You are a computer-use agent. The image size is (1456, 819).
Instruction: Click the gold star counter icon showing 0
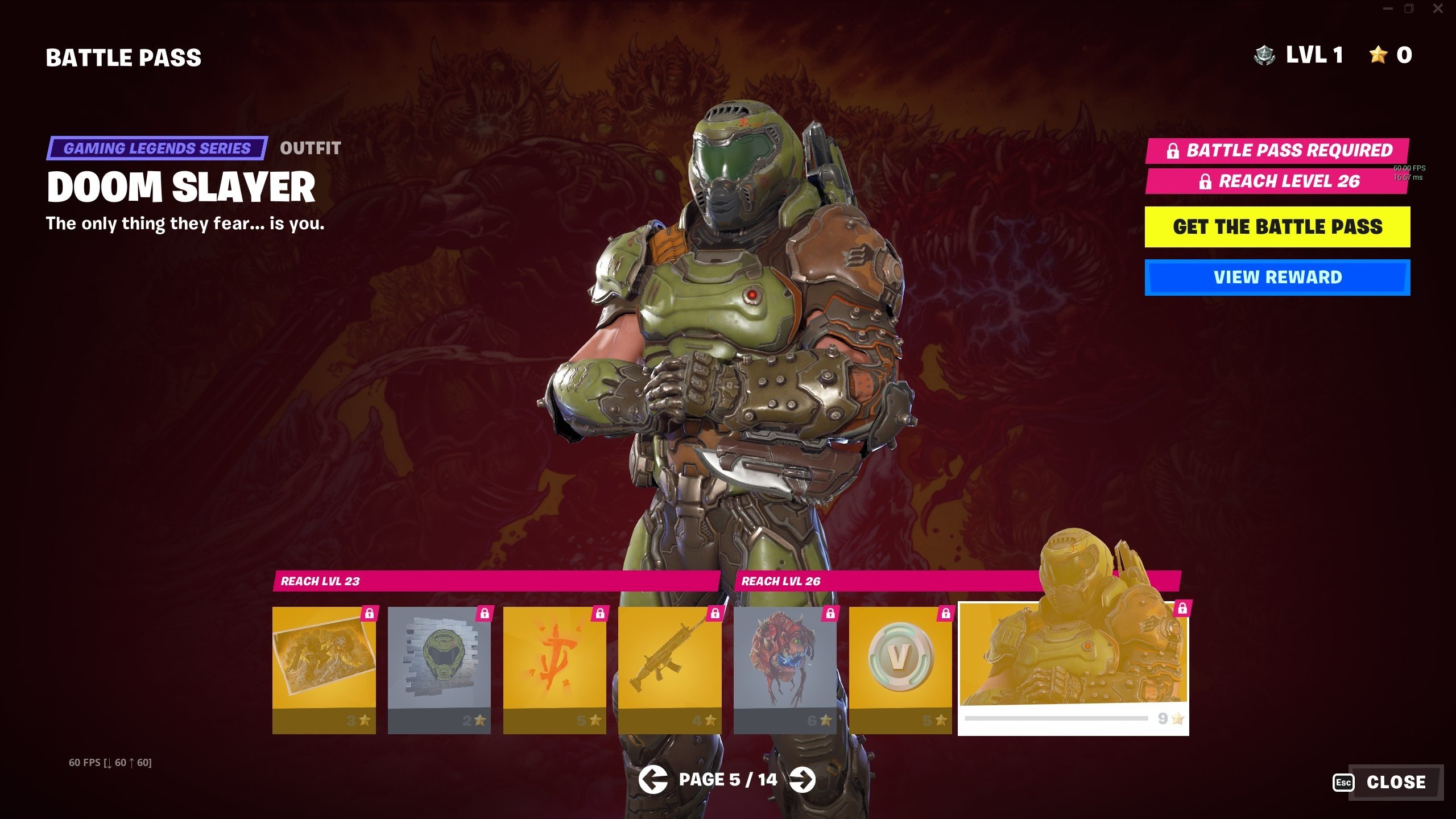click(x=1379, y=55)
